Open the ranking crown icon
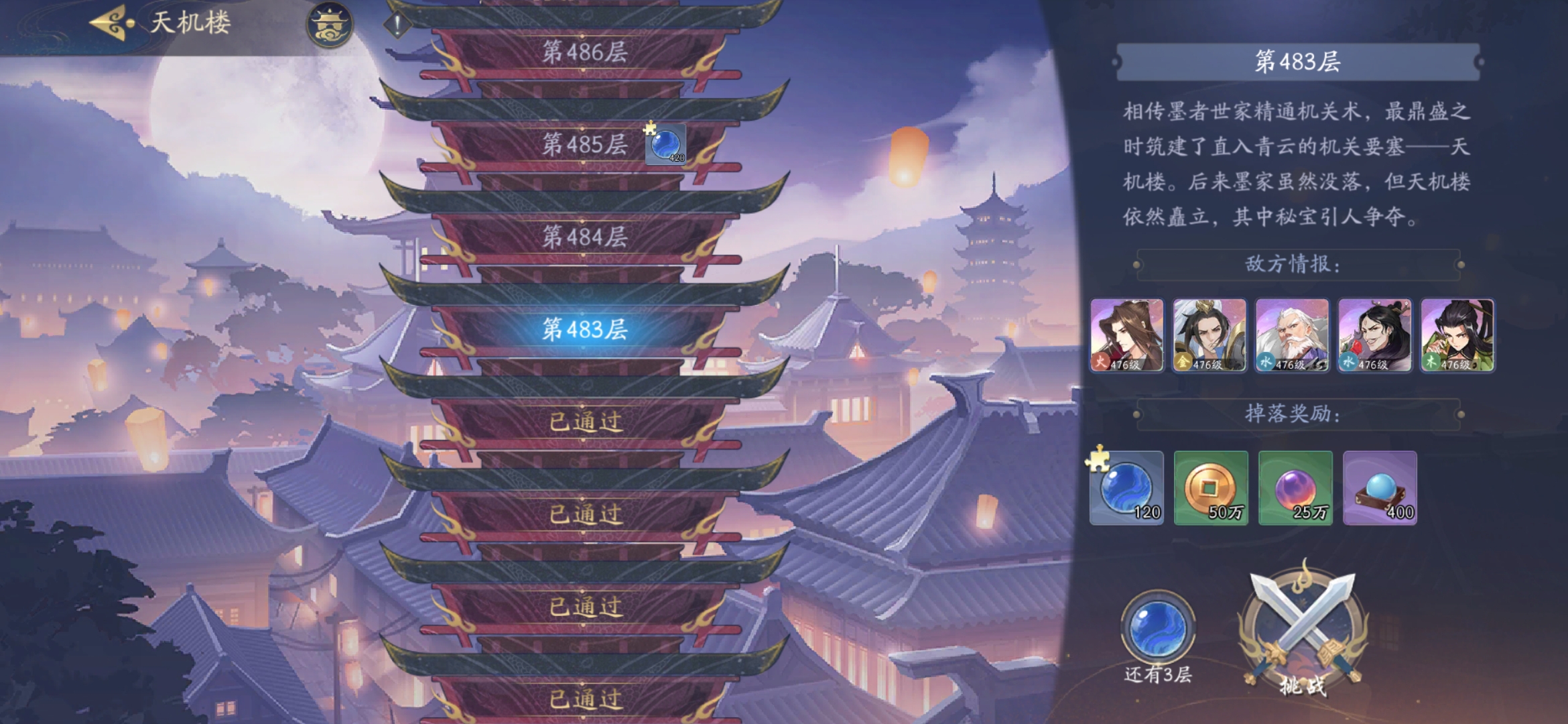Image resolution: width=1568 pixels, height=724 pixels. 330,25
